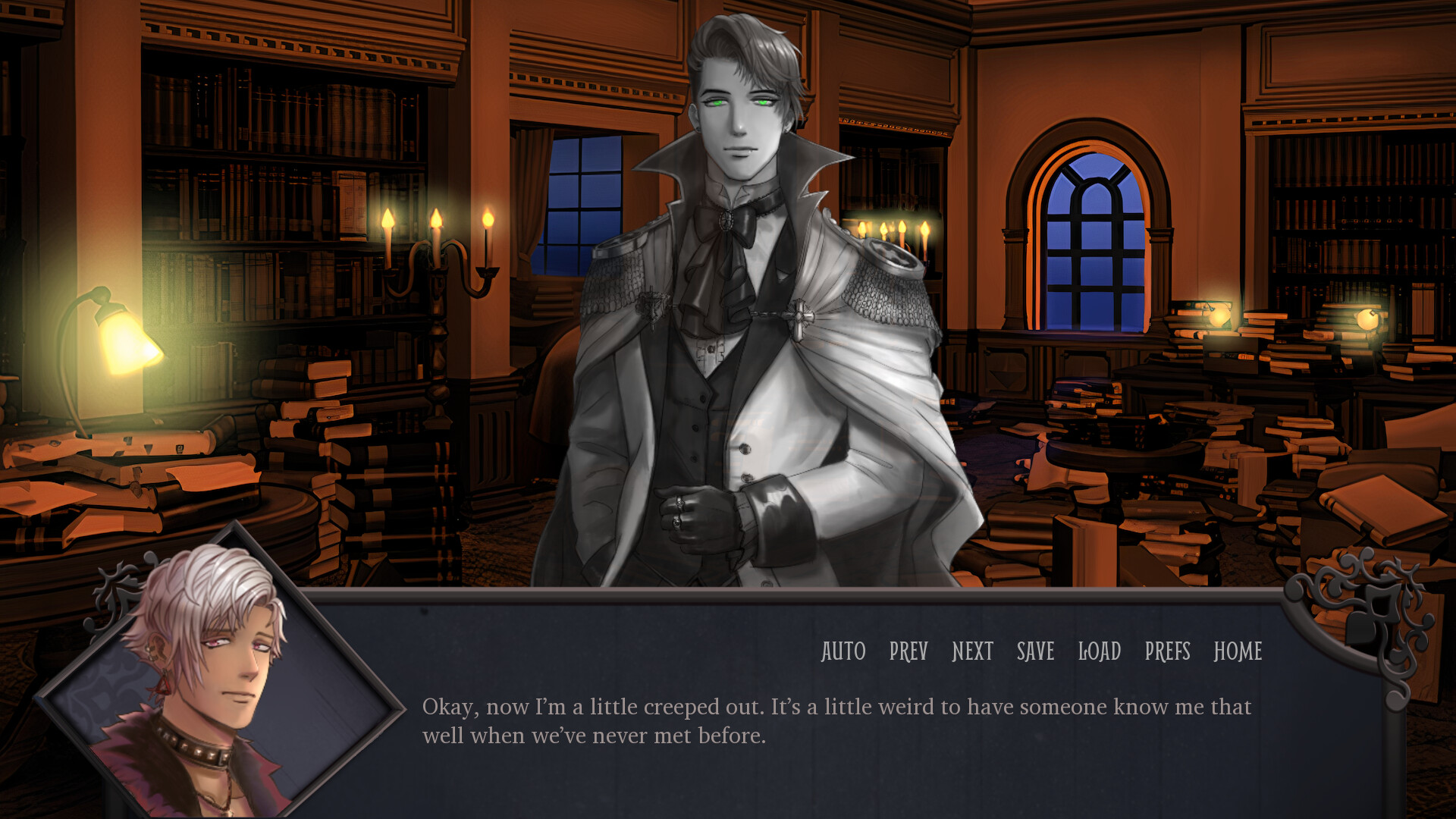The height and width of the screenshot is (819, 1456).
Task: Return to the HOME title screen
Action: 1238,652
